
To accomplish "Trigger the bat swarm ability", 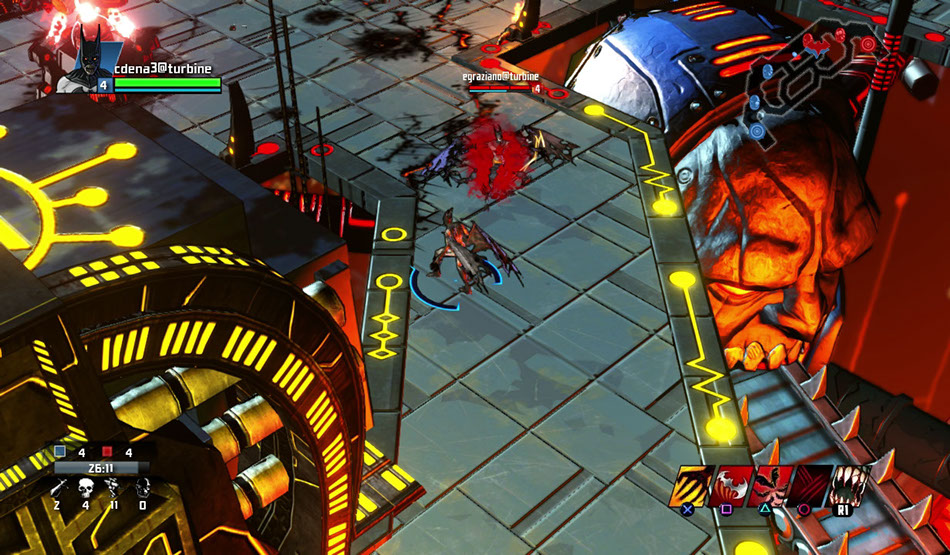I will [774, 482].
